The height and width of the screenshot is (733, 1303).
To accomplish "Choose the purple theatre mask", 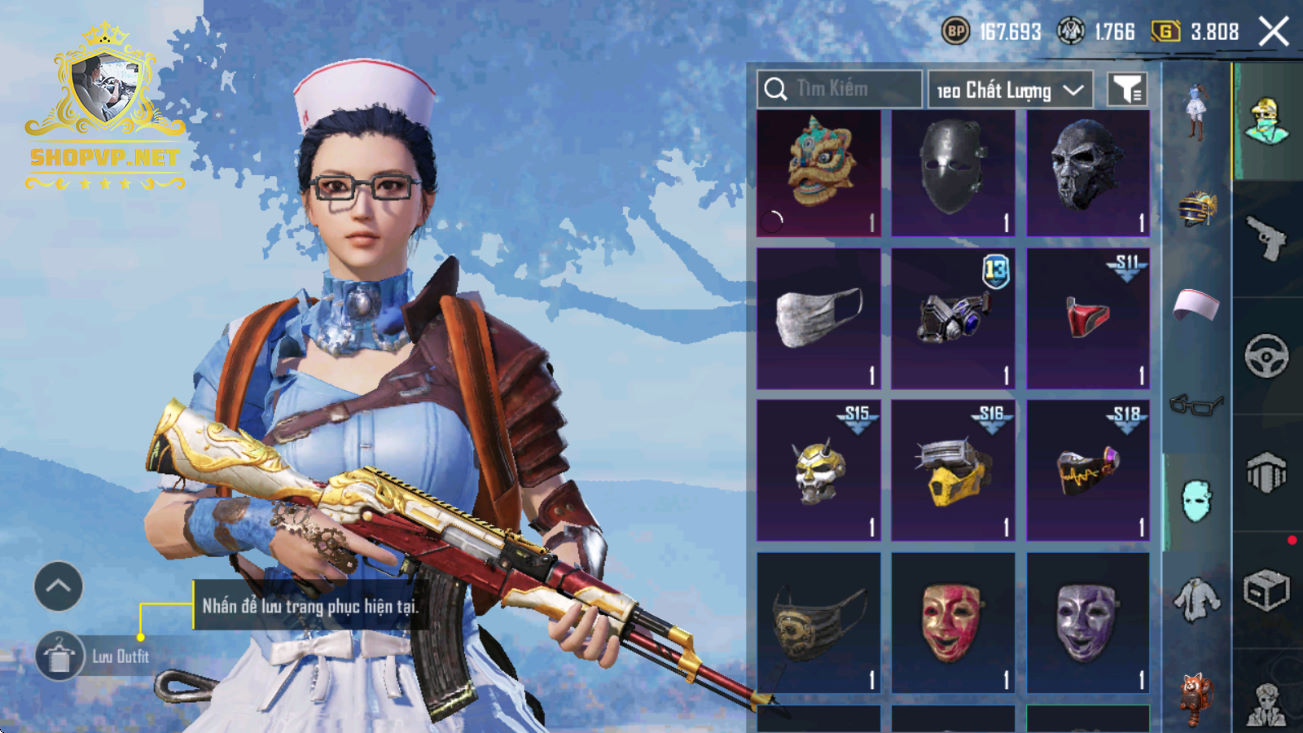I will tap(1088, 622).
